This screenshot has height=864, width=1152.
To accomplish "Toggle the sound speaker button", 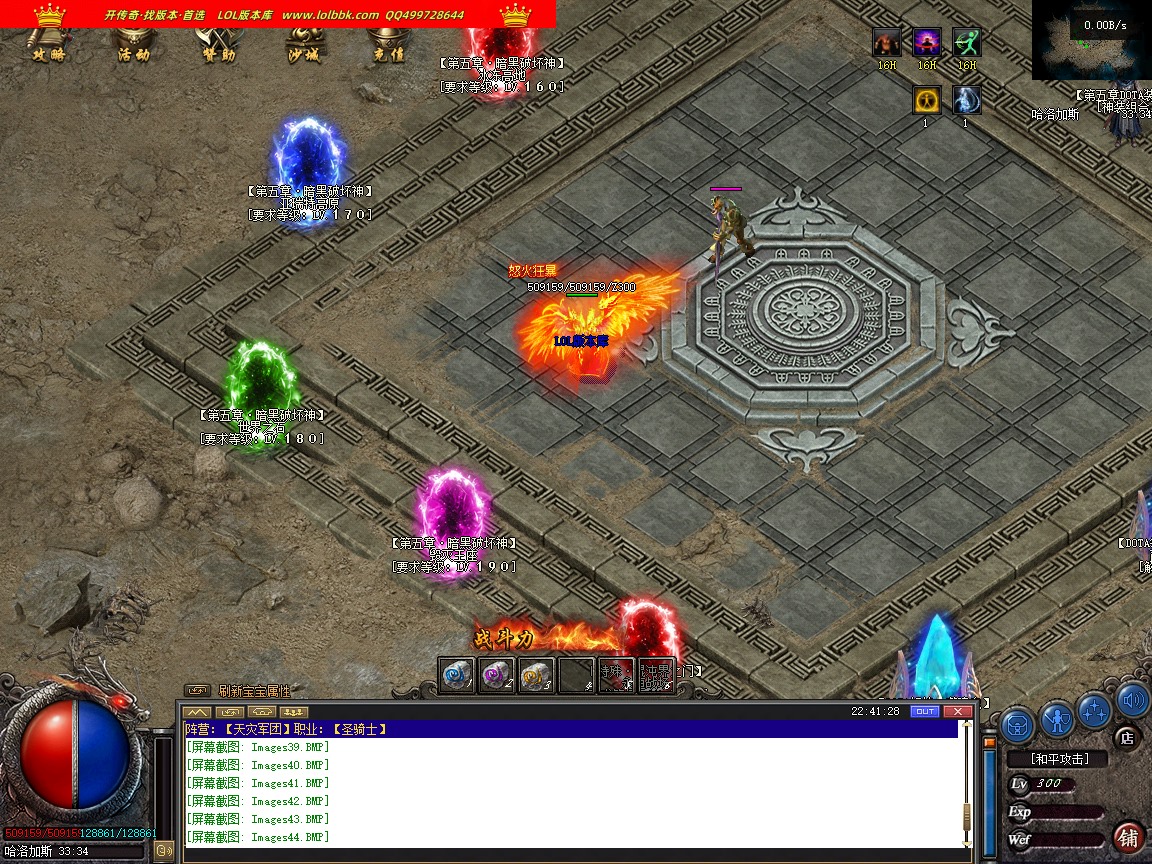I will (1133, 699).
